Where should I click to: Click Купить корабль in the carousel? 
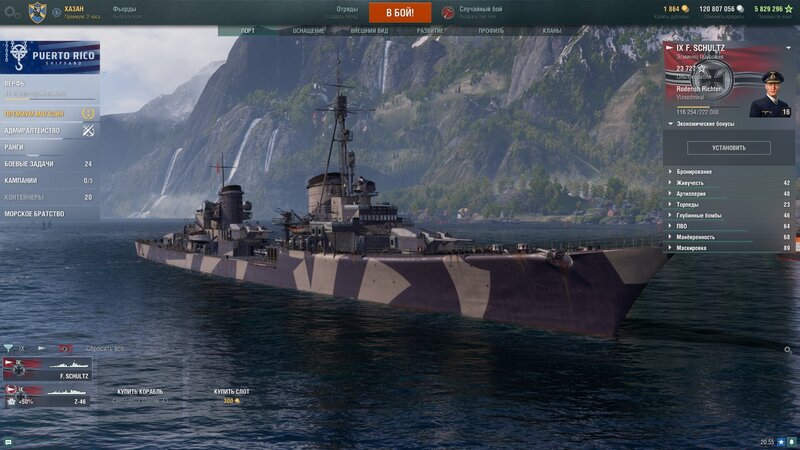point(140,395)
